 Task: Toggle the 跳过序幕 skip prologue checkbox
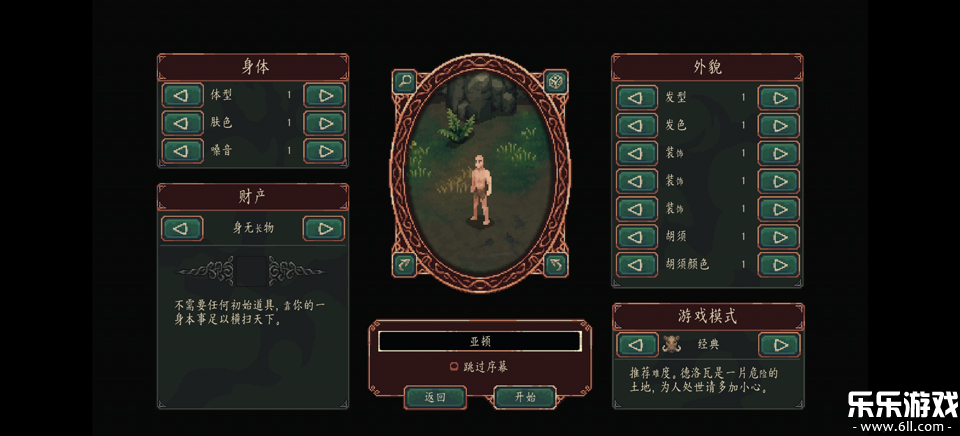pyautogui.click(x=455, y=367)
